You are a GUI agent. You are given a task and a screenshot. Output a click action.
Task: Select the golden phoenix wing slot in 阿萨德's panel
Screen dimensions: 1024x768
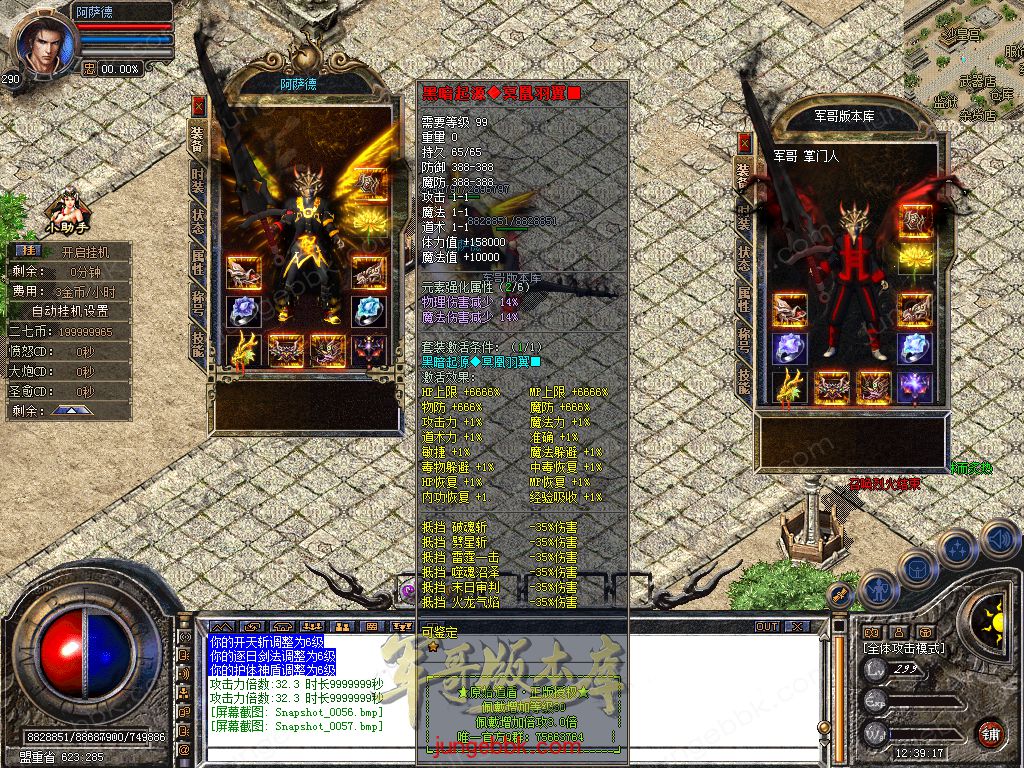pos(243,352)
